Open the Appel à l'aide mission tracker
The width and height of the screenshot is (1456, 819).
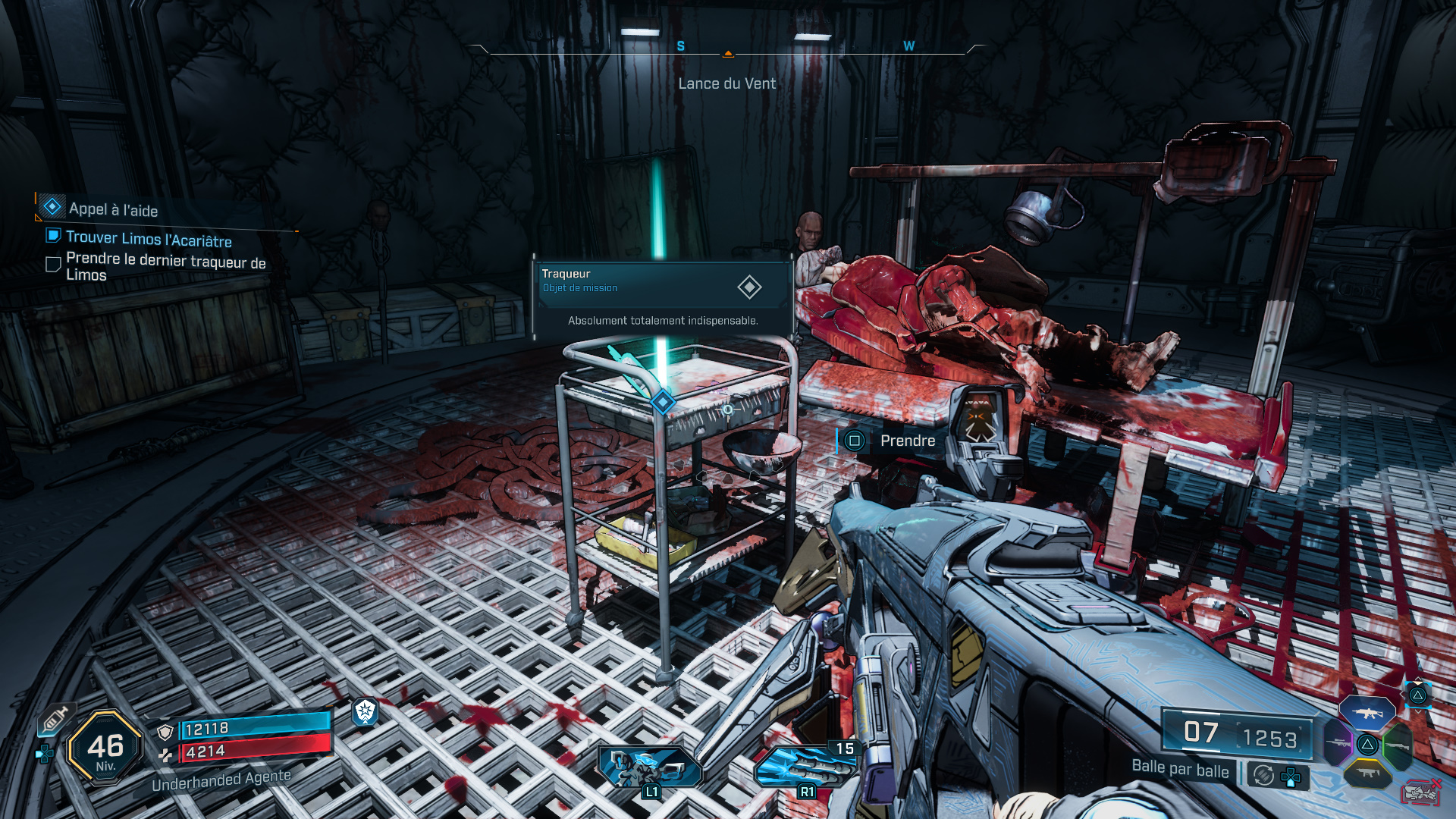(x=113, y=209)
